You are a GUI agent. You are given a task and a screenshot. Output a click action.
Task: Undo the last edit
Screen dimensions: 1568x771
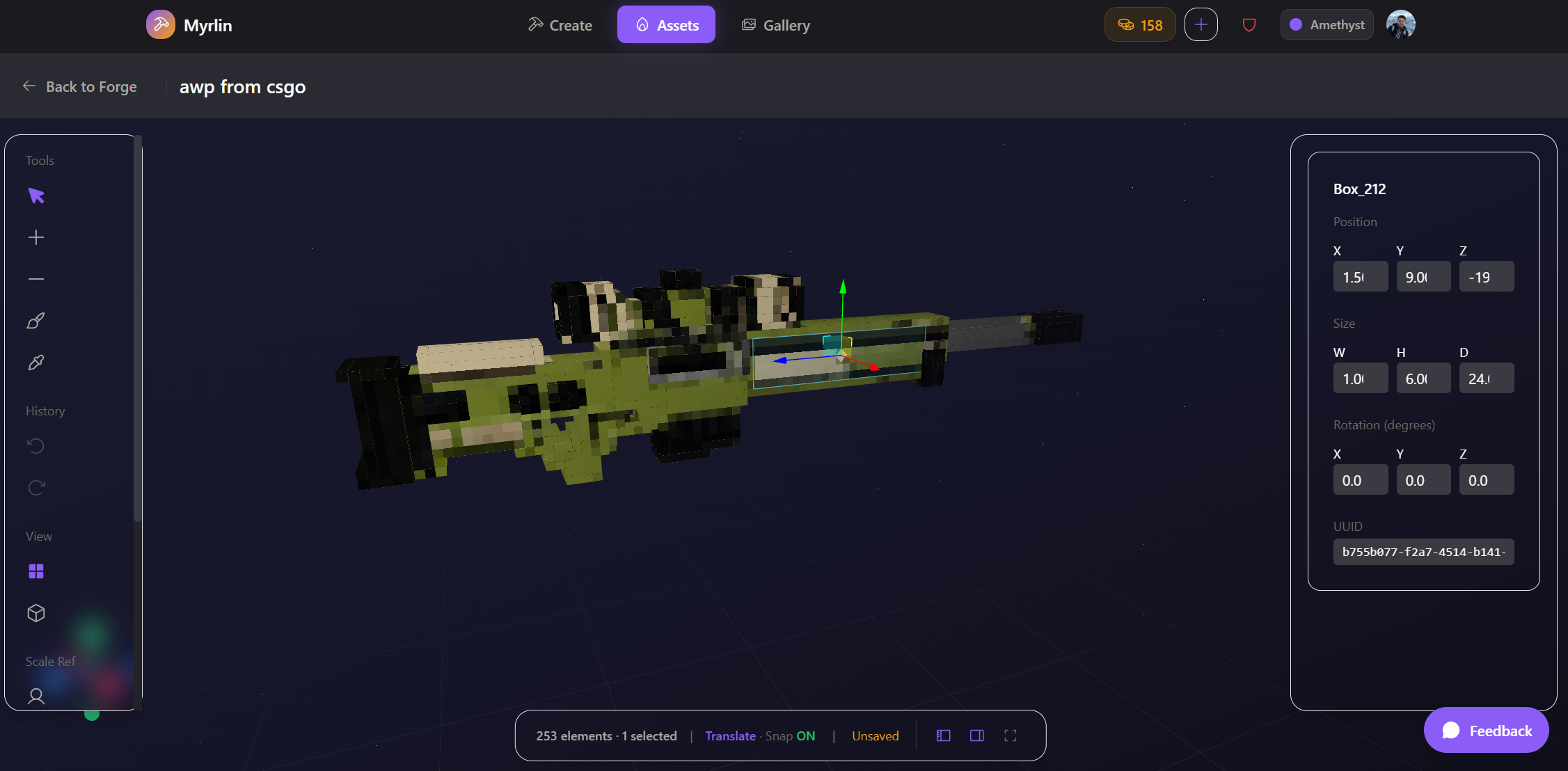pos(36,446)
